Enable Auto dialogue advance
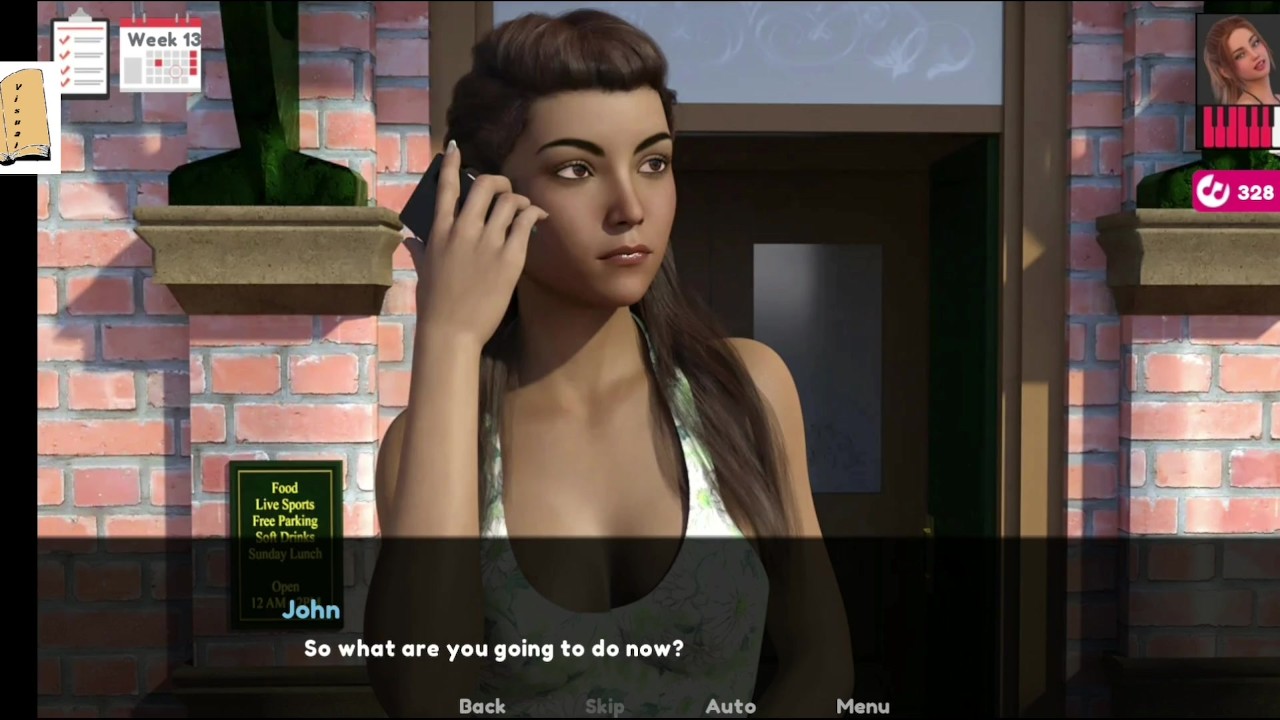 pos(730,706)
